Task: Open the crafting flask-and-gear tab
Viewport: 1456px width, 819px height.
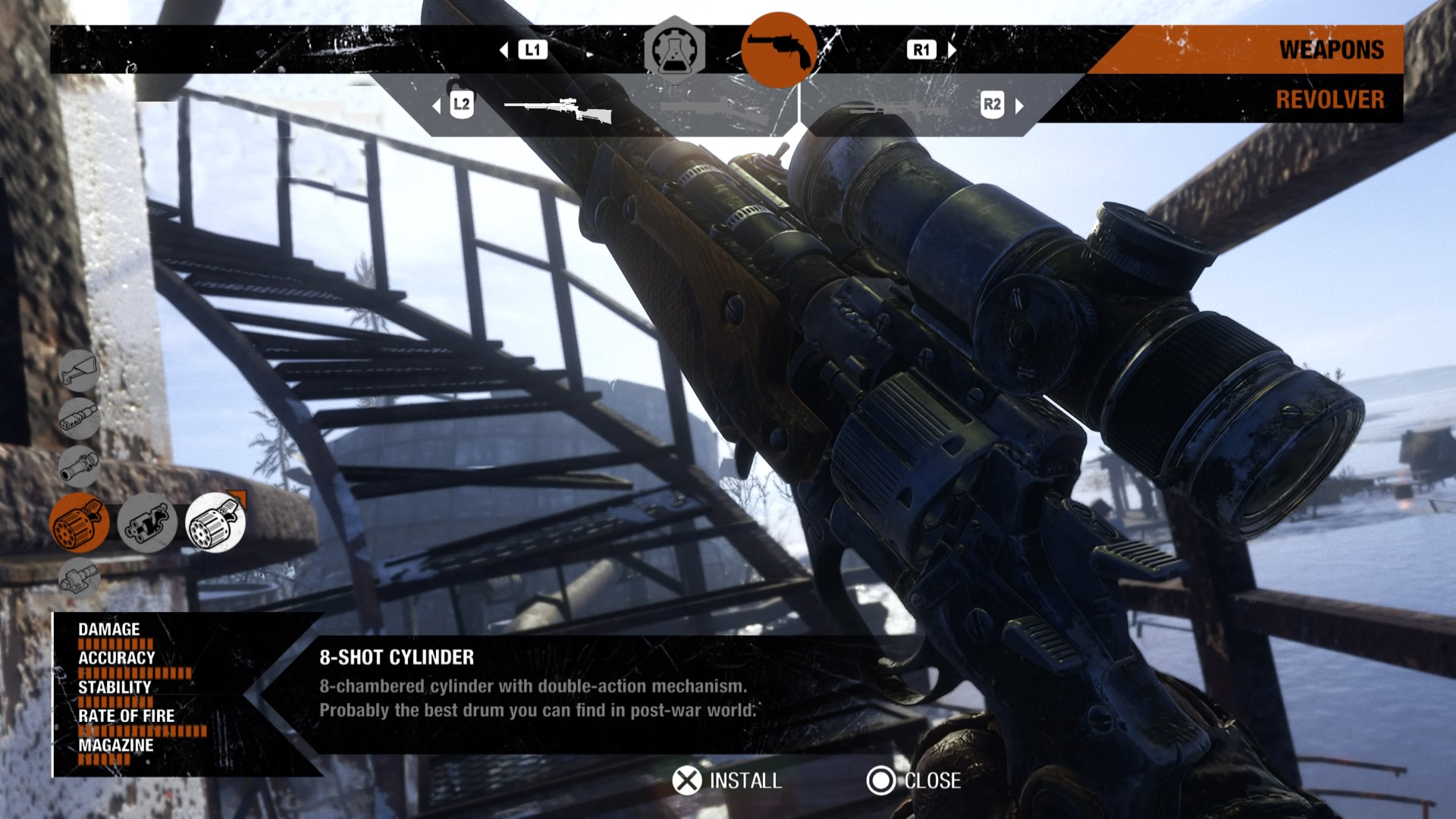Action: pyautogui.click(x=674, y=50)
